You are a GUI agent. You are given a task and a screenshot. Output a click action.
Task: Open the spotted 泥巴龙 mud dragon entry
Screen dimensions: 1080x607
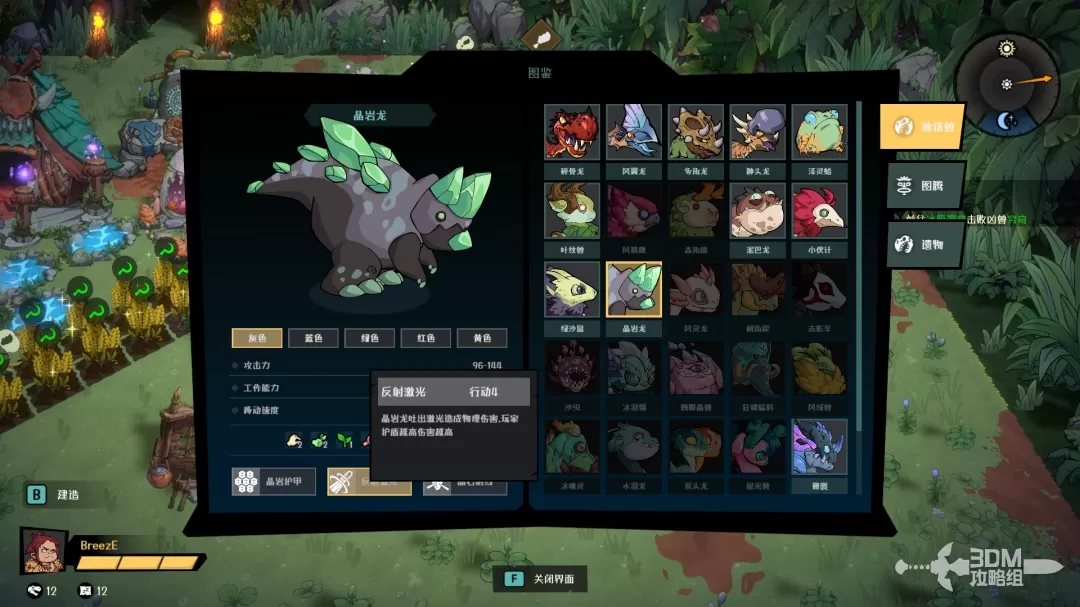[758, 211]
